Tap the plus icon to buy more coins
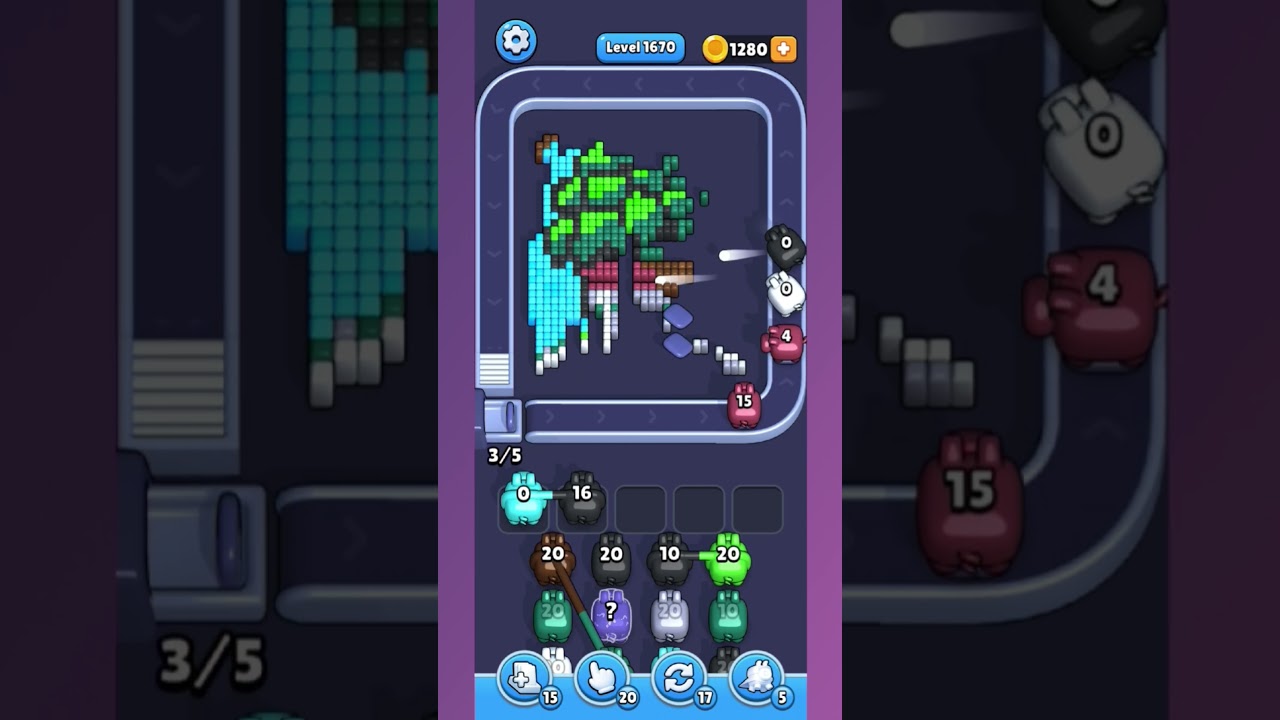Viewport: 1280px width, 720px height. pos(783,46)
